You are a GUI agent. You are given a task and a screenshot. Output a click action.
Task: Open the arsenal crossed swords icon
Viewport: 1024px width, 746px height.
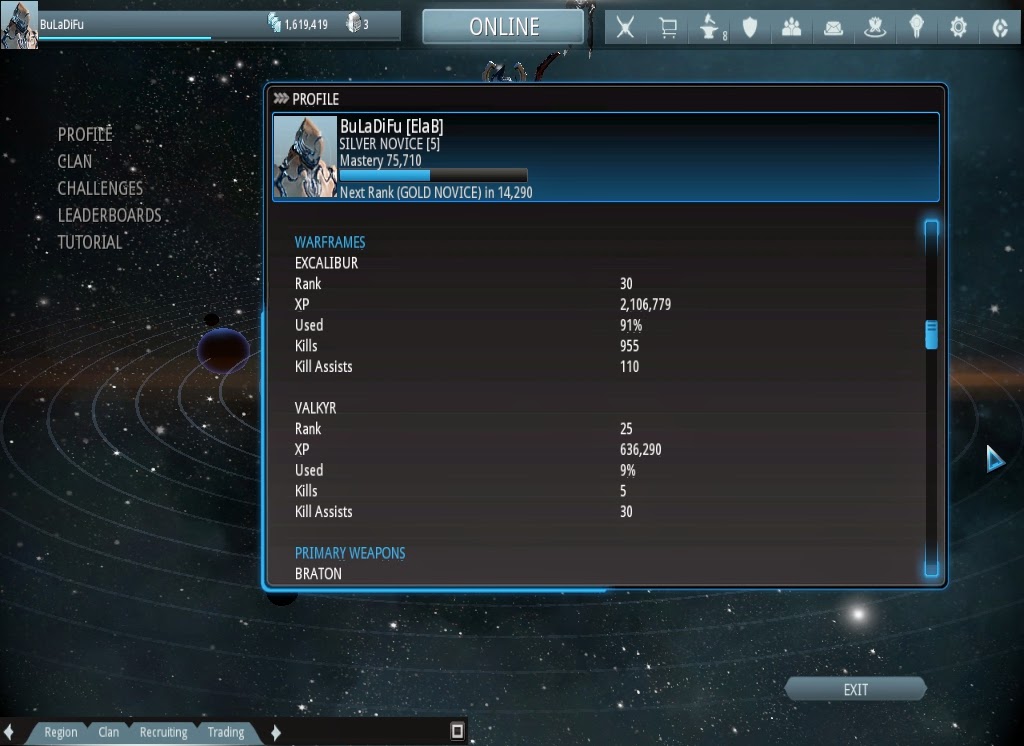click(x=625, y=27)
